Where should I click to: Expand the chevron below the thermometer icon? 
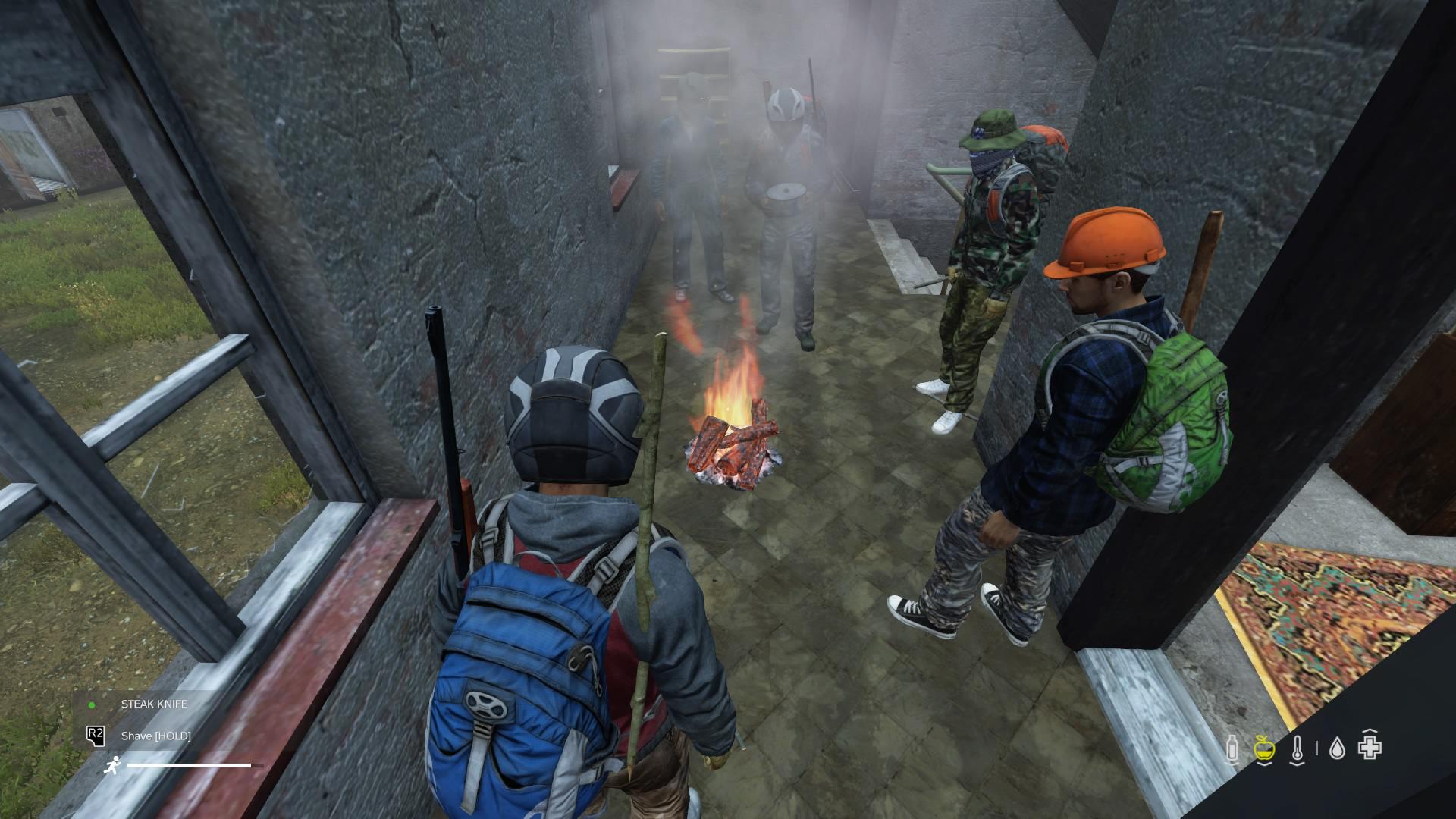click(x=1297, y=764)
